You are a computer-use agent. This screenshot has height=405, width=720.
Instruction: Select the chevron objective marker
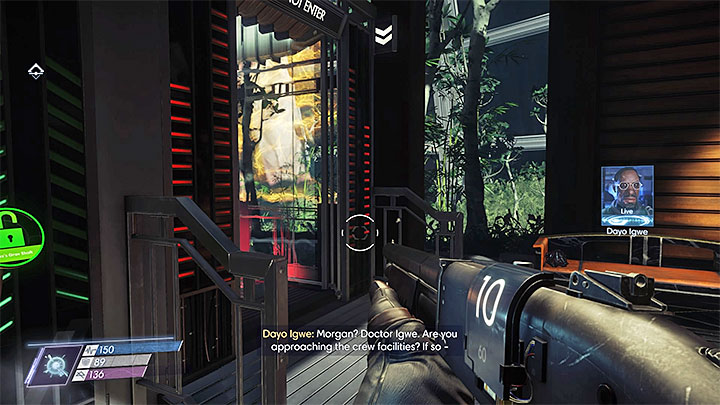click(383, 37)
